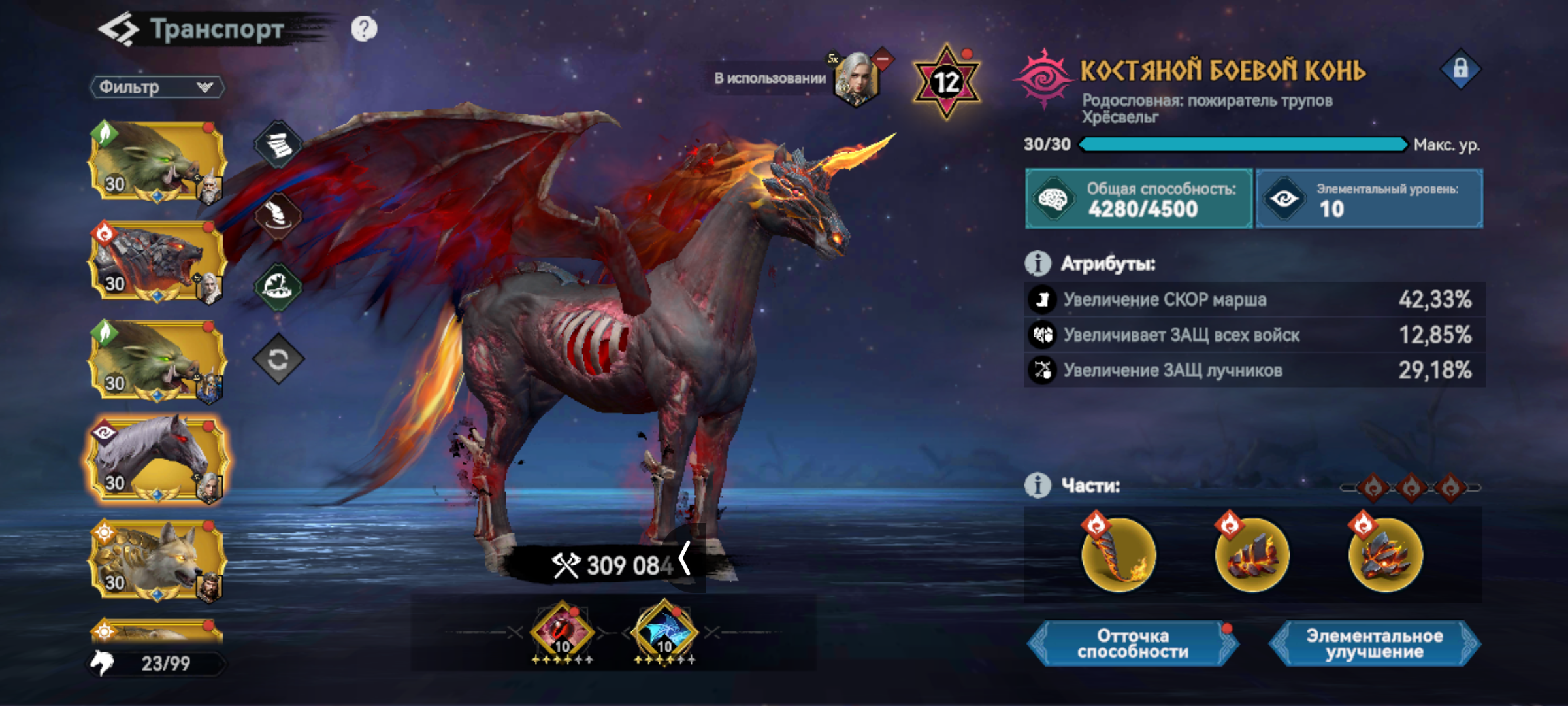Image resolution: width=1568 pixels, height=706 pixels.
Task: Open the feather quill side button
Action: point(278,216)
